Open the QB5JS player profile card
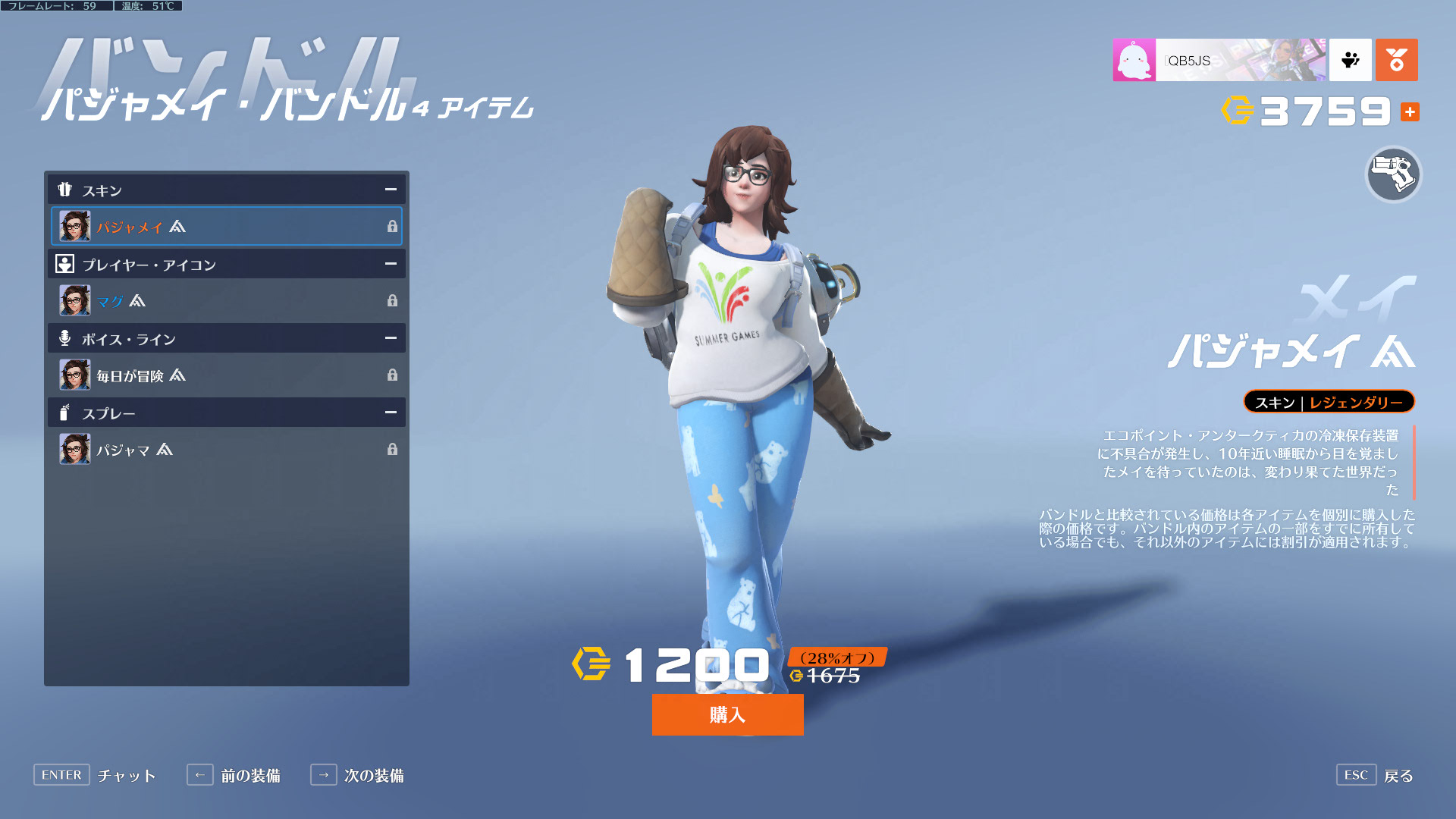This screenshot has height=819, width=1456. 1219,60
